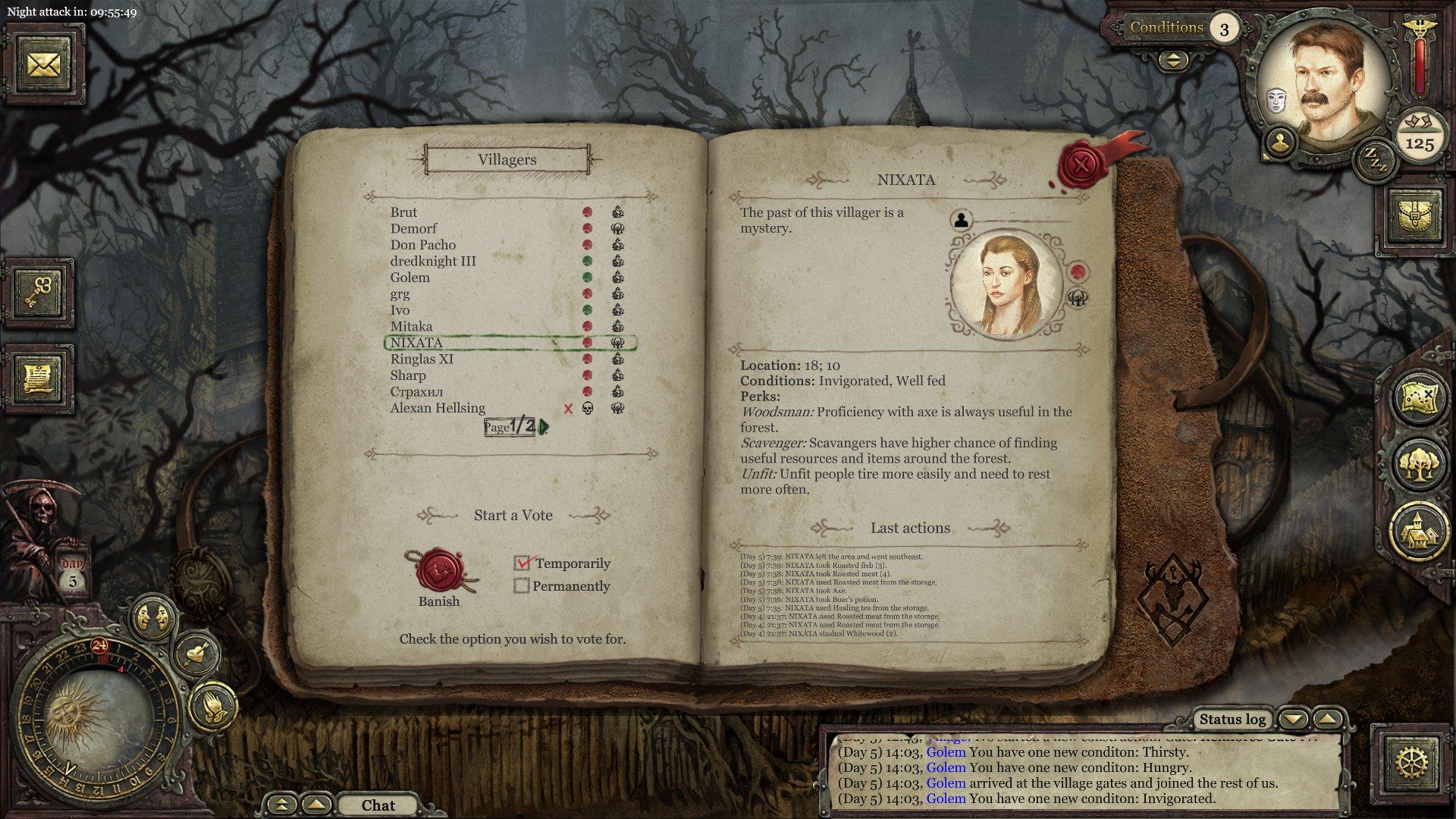
Task: Click the Banish wax seal button
Action: tap(438, 571)
